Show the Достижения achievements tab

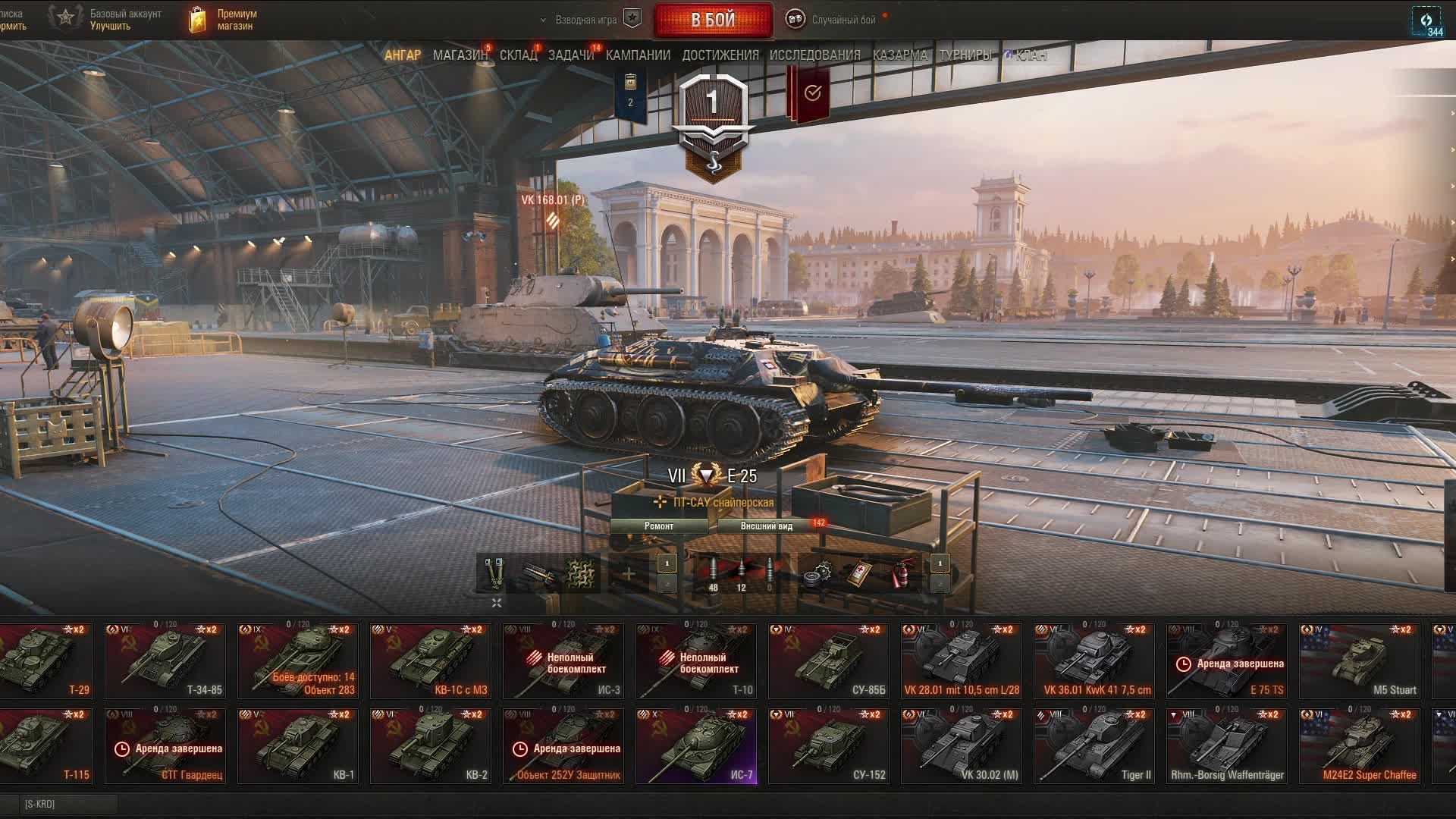pyautogui.click(x=720, y=55)
